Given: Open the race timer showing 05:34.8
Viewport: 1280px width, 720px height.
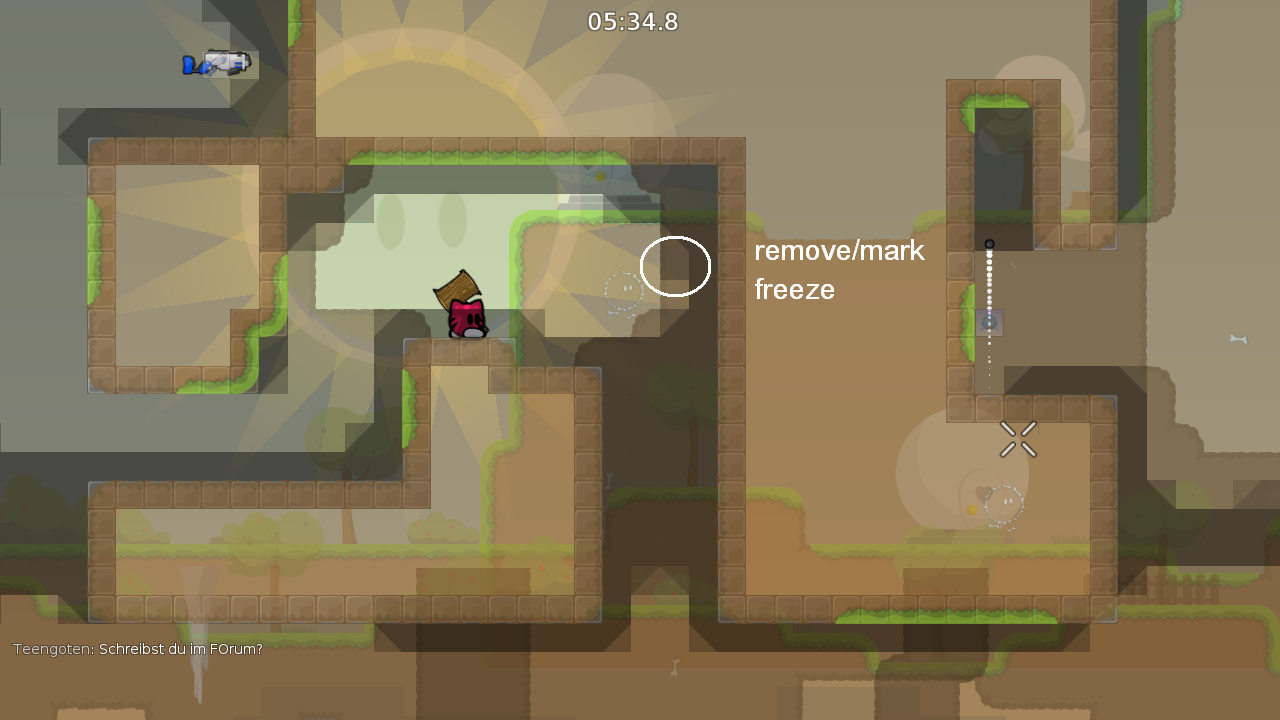Looking at the screenshot, I should click(x=632, y=21).
